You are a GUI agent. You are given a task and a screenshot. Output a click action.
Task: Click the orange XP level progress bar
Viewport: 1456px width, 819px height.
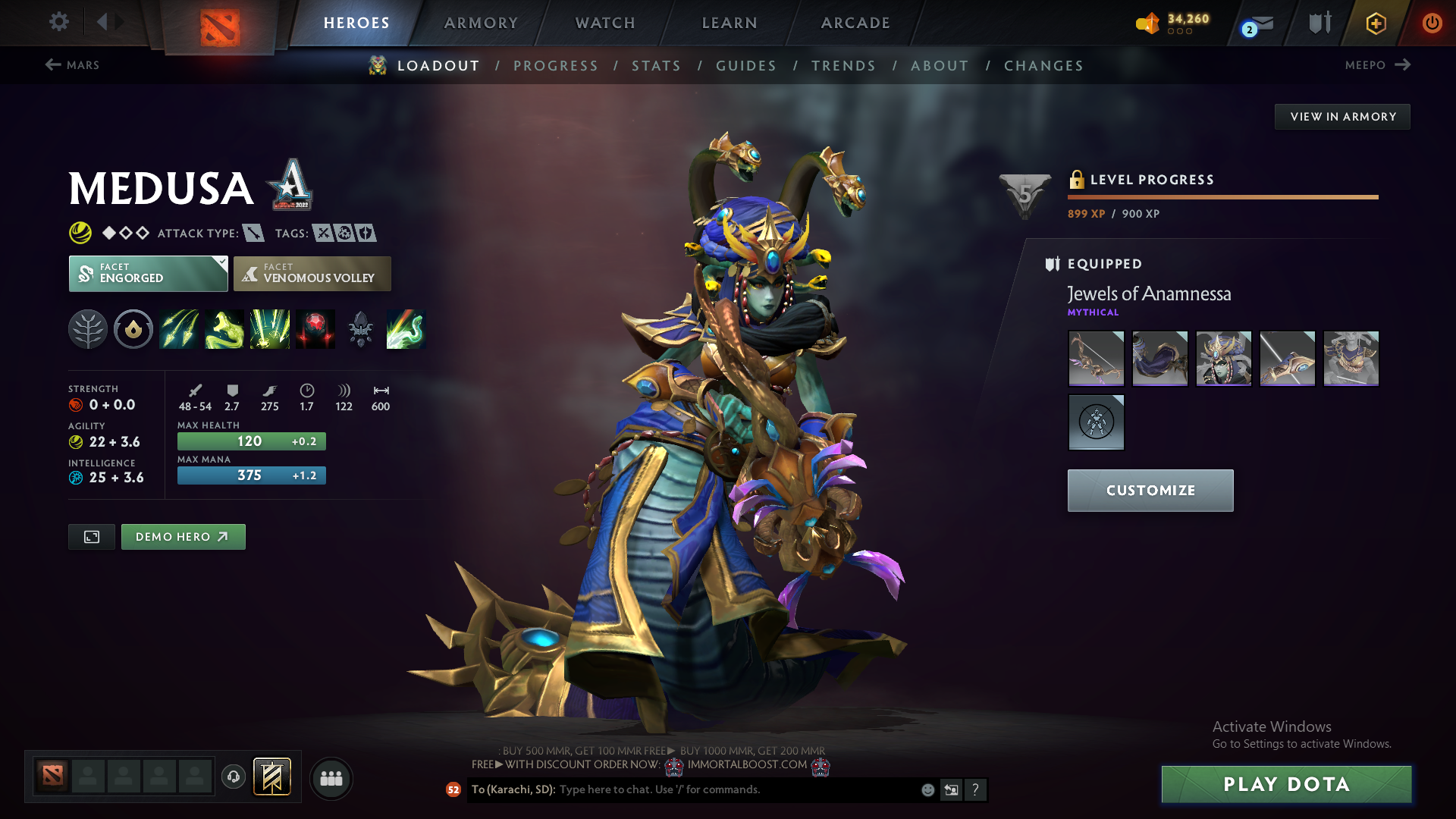click(x=1222, y=196)
